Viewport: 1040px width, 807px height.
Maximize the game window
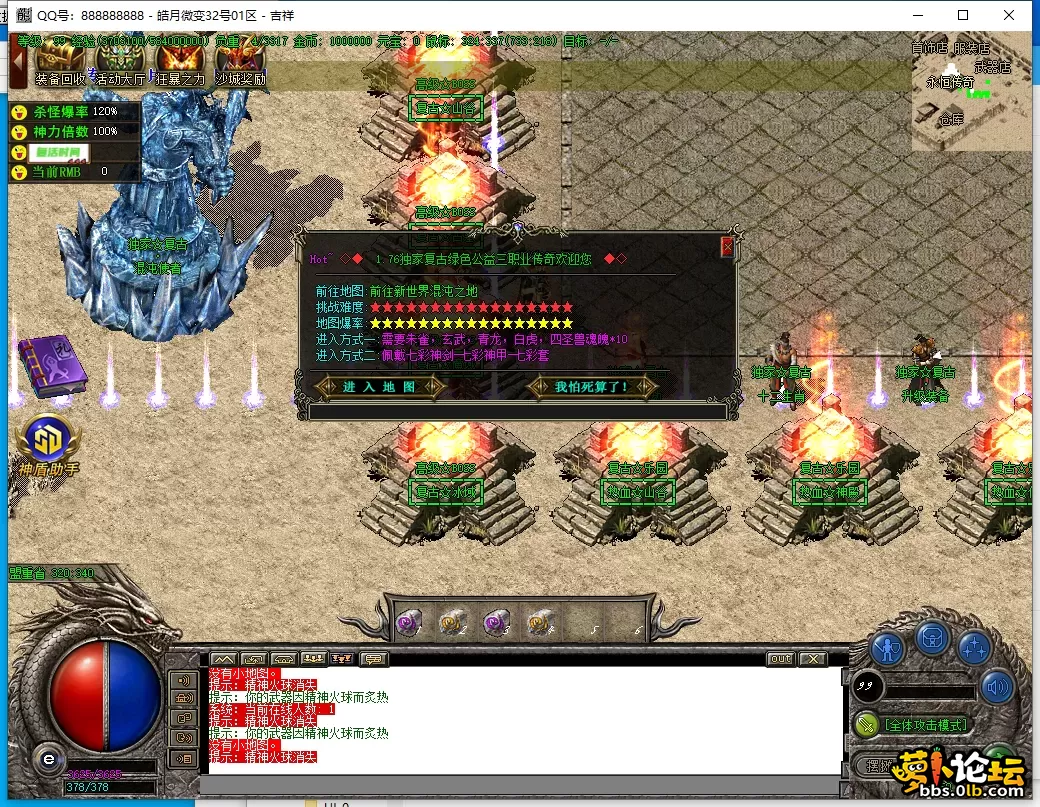click(962, 15)
